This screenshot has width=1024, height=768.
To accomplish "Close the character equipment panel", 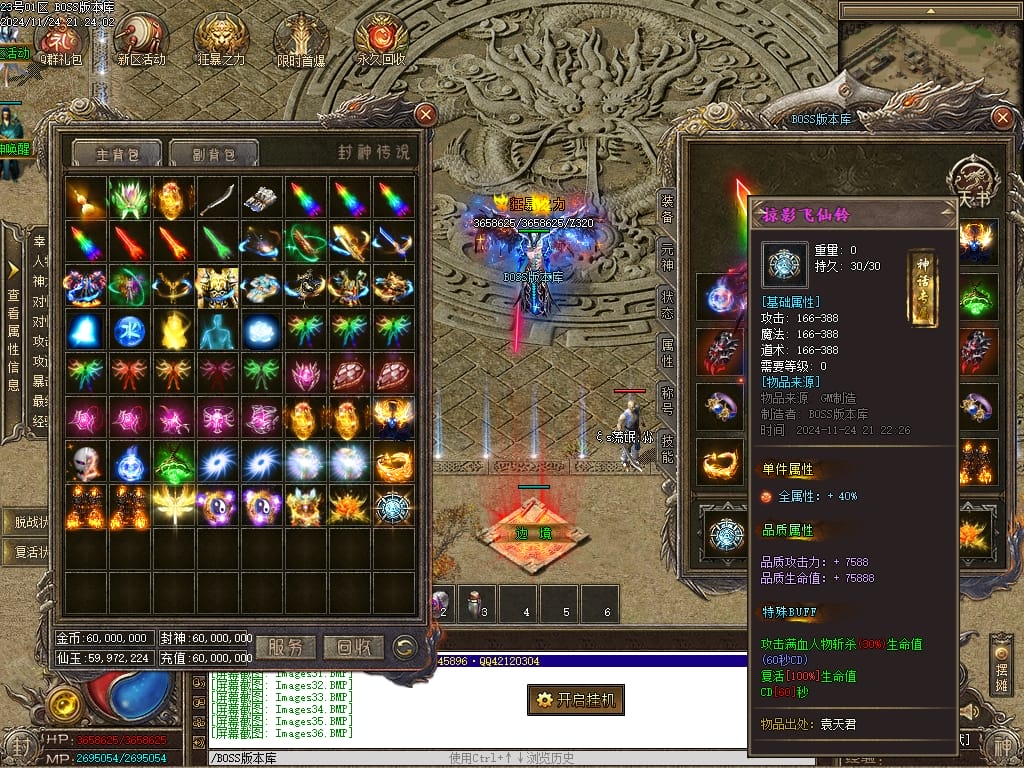I will [1003, 118].
